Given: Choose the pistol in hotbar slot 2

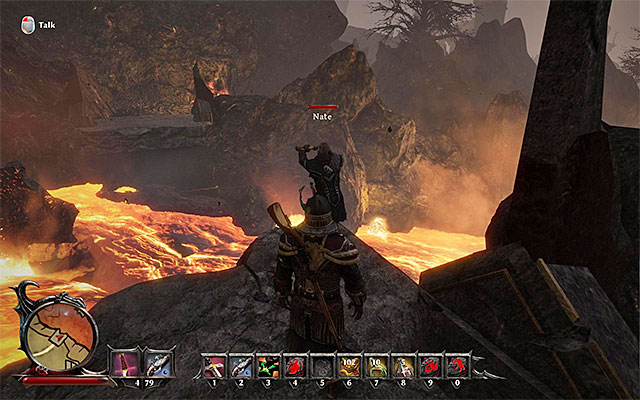Looking at the screenshot, I should coord(243,366).
